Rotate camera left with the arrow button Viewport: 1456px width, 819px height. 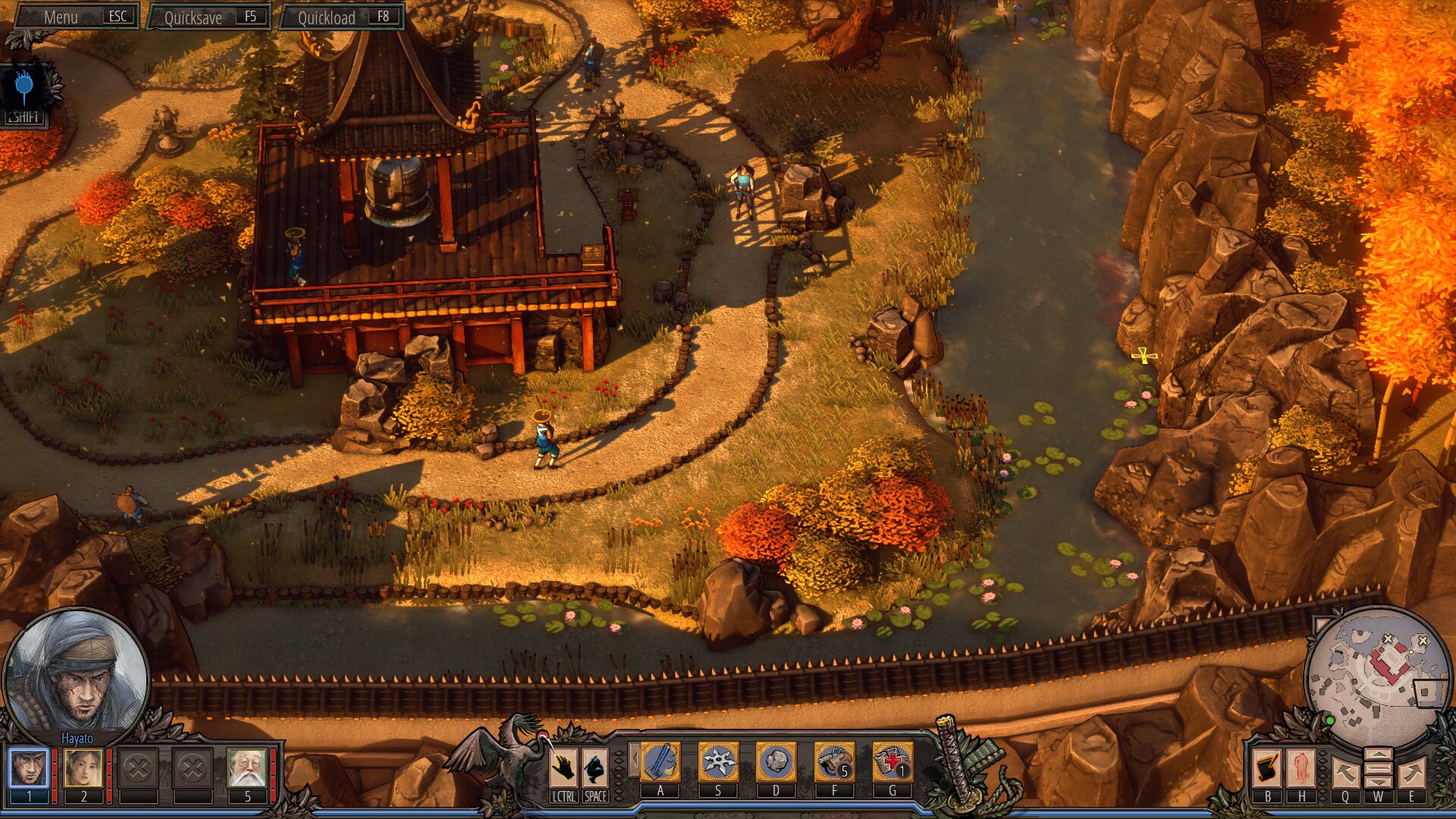pos(1345,773)
